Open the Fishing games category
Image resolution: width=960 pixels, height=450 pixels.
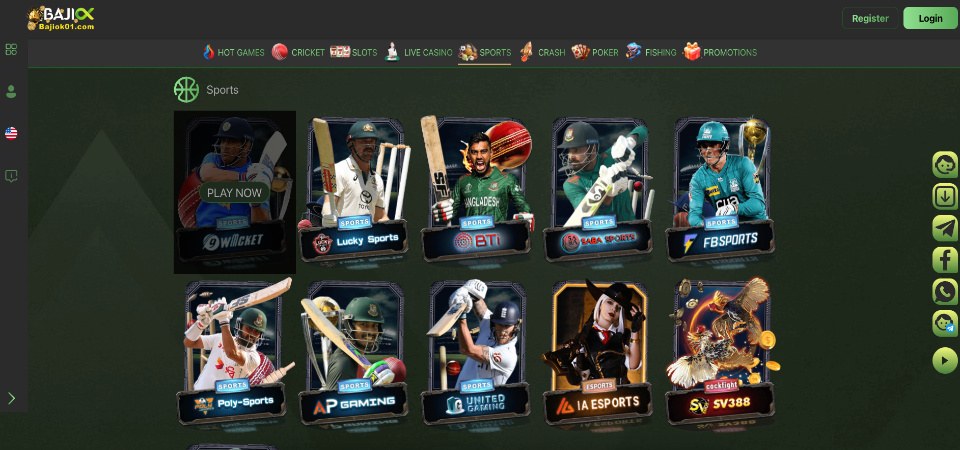pyautogui.click(x=651, y=52)
